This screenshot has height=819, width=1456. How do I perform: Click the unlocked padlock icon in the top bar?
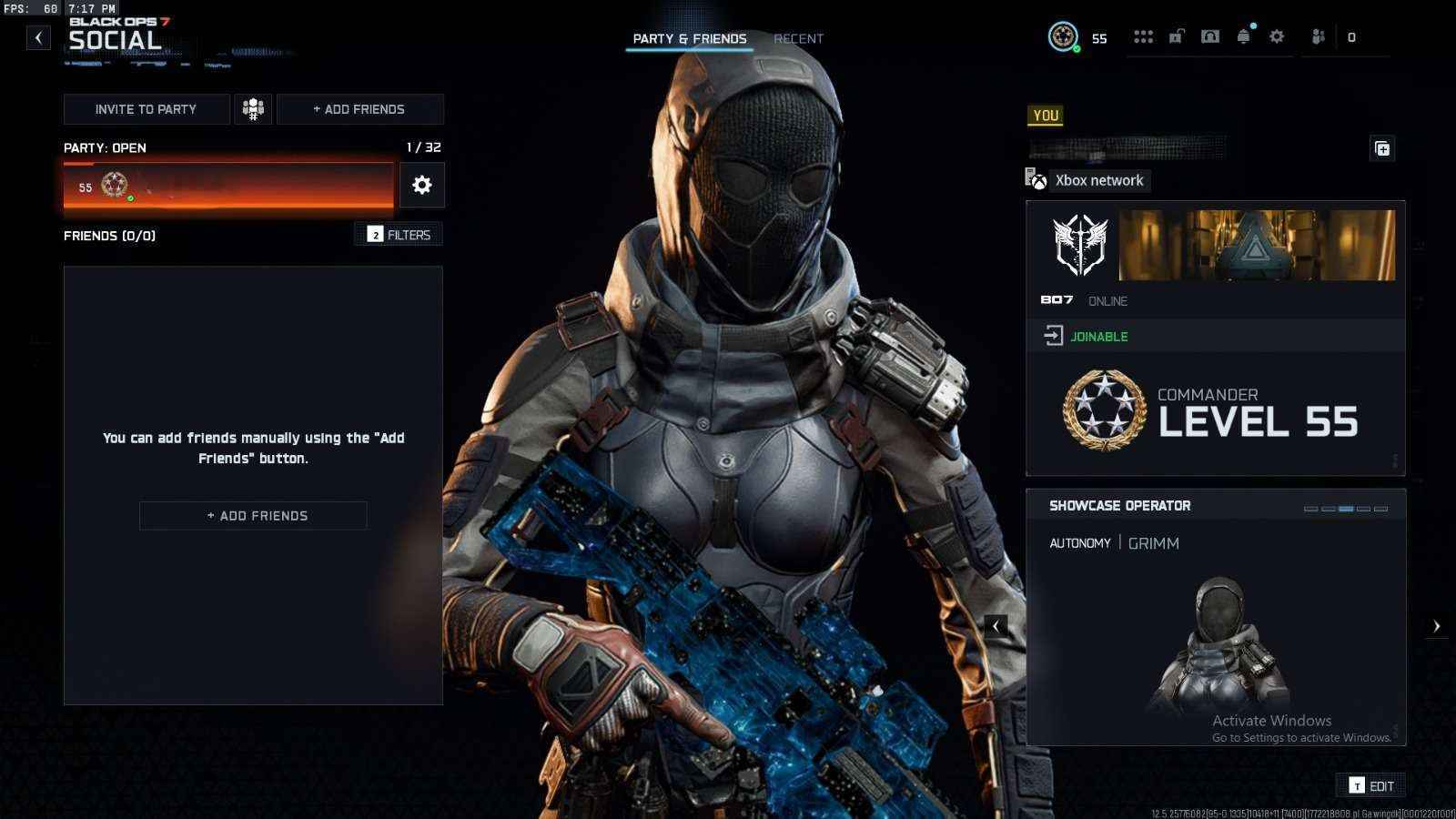[x=1177, y=36]
